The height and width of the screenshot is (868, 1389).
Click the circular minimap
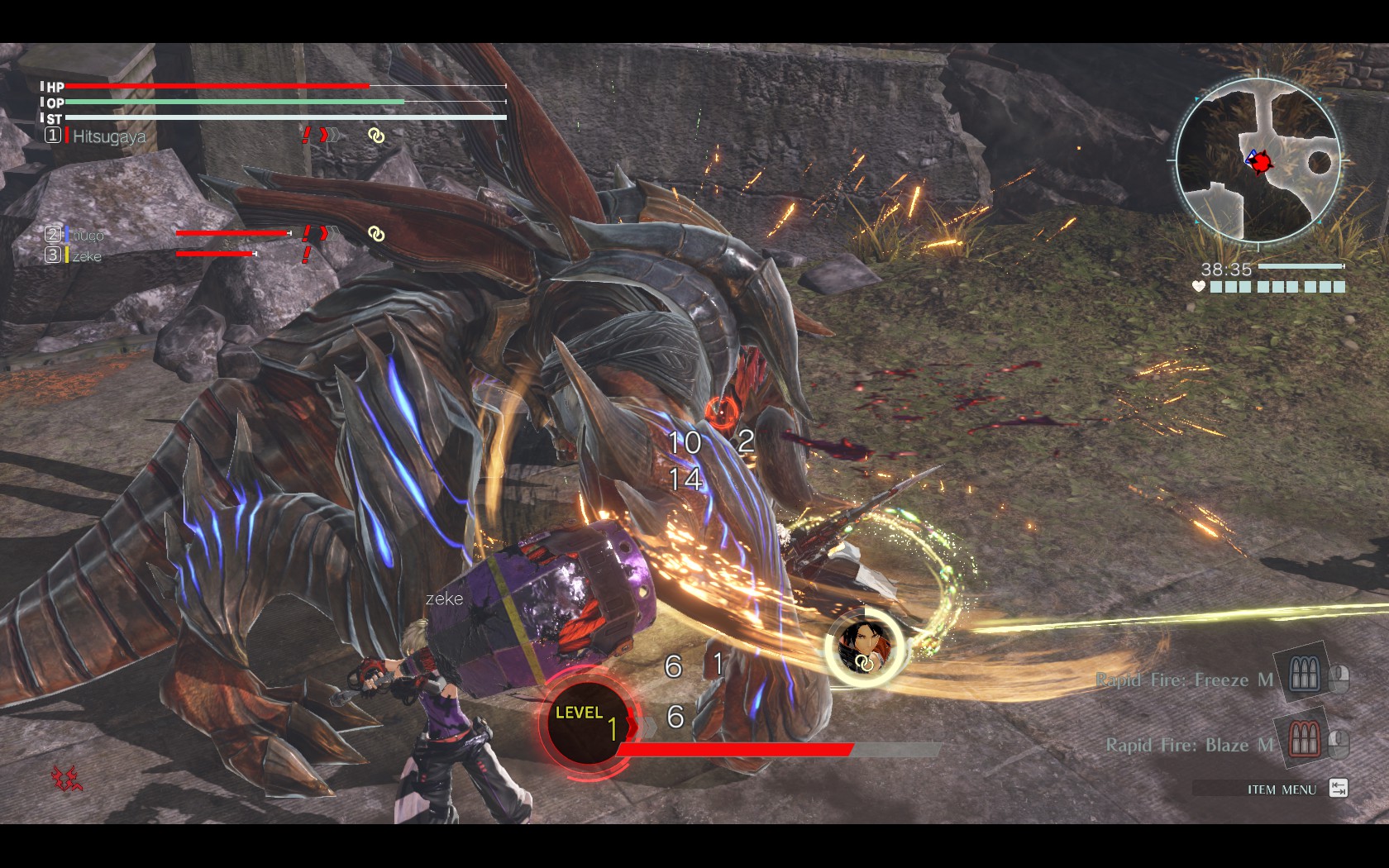(1258, 161)
